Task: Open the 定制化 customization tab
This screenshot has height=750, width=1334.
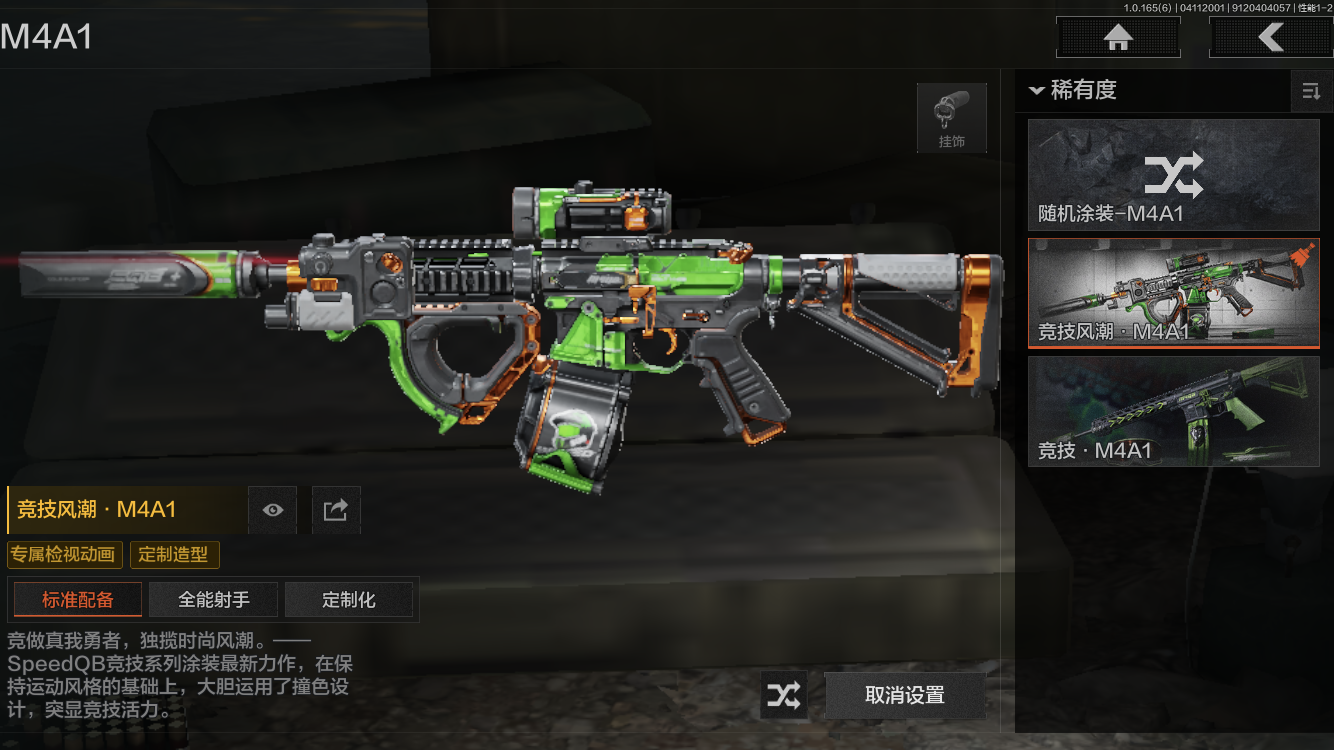Action: pyautogui.click(x=349, y=600)
